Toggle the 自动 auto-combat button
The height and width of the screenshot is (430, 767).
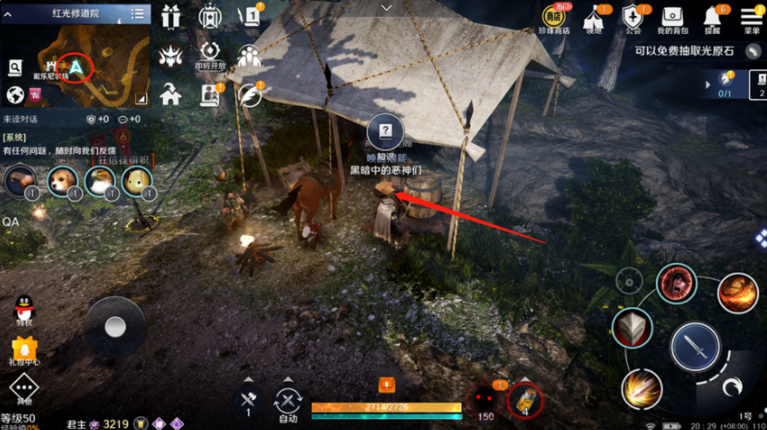point(289,402)
